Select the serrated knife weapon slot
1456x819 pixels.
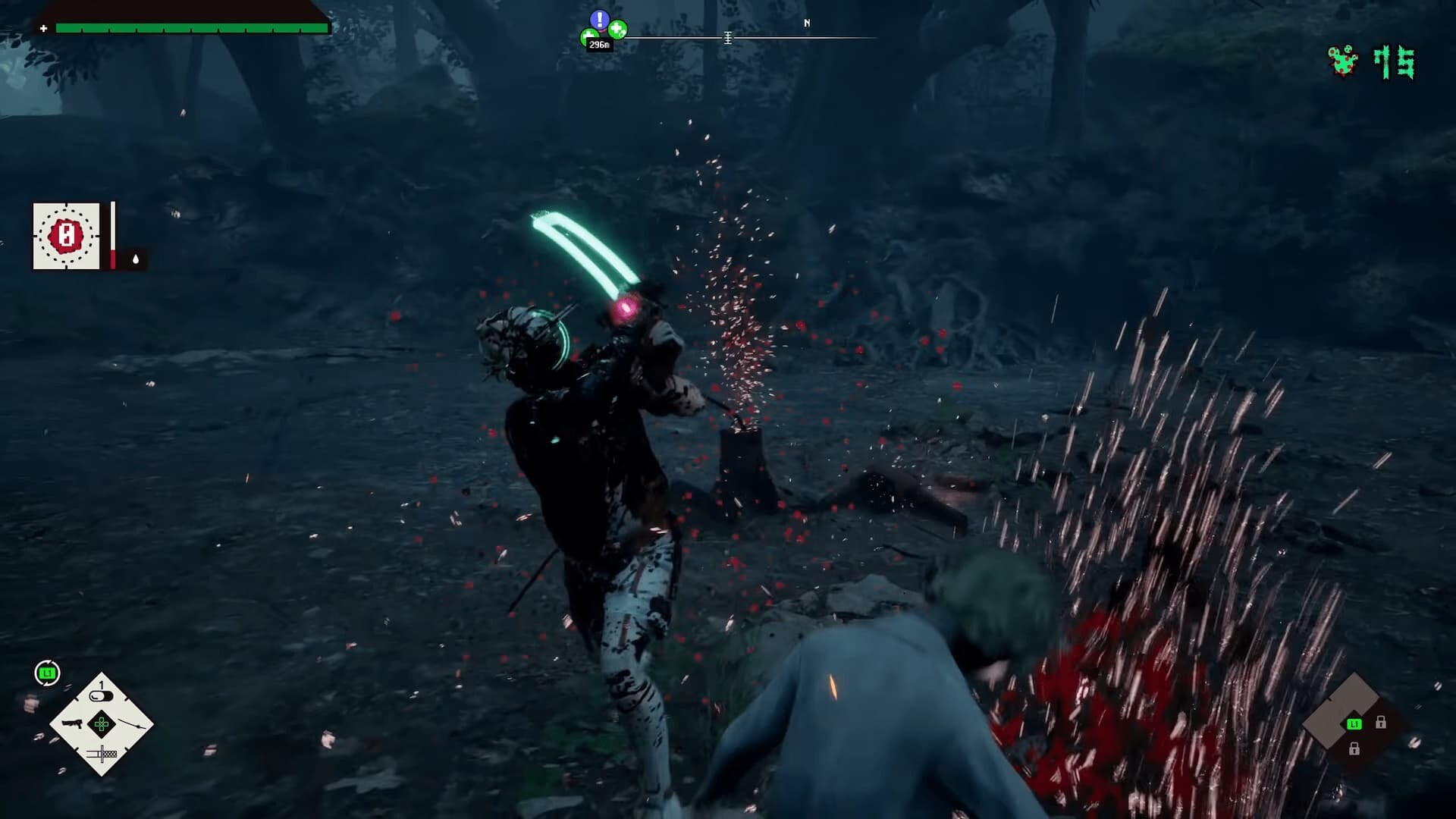tap(102, 754)
